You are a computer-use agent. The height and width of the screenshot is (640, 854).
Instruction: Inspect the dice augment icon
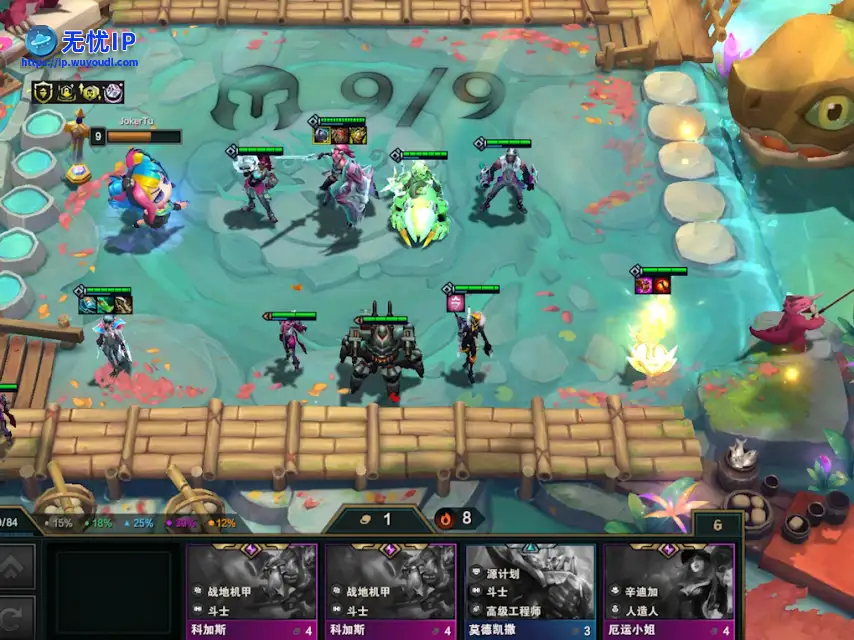[x=114, y=93]
